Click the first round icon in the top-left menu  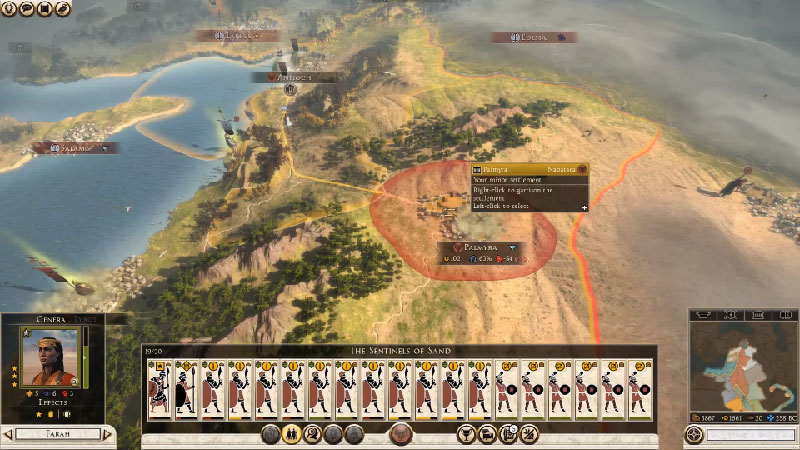10,8
